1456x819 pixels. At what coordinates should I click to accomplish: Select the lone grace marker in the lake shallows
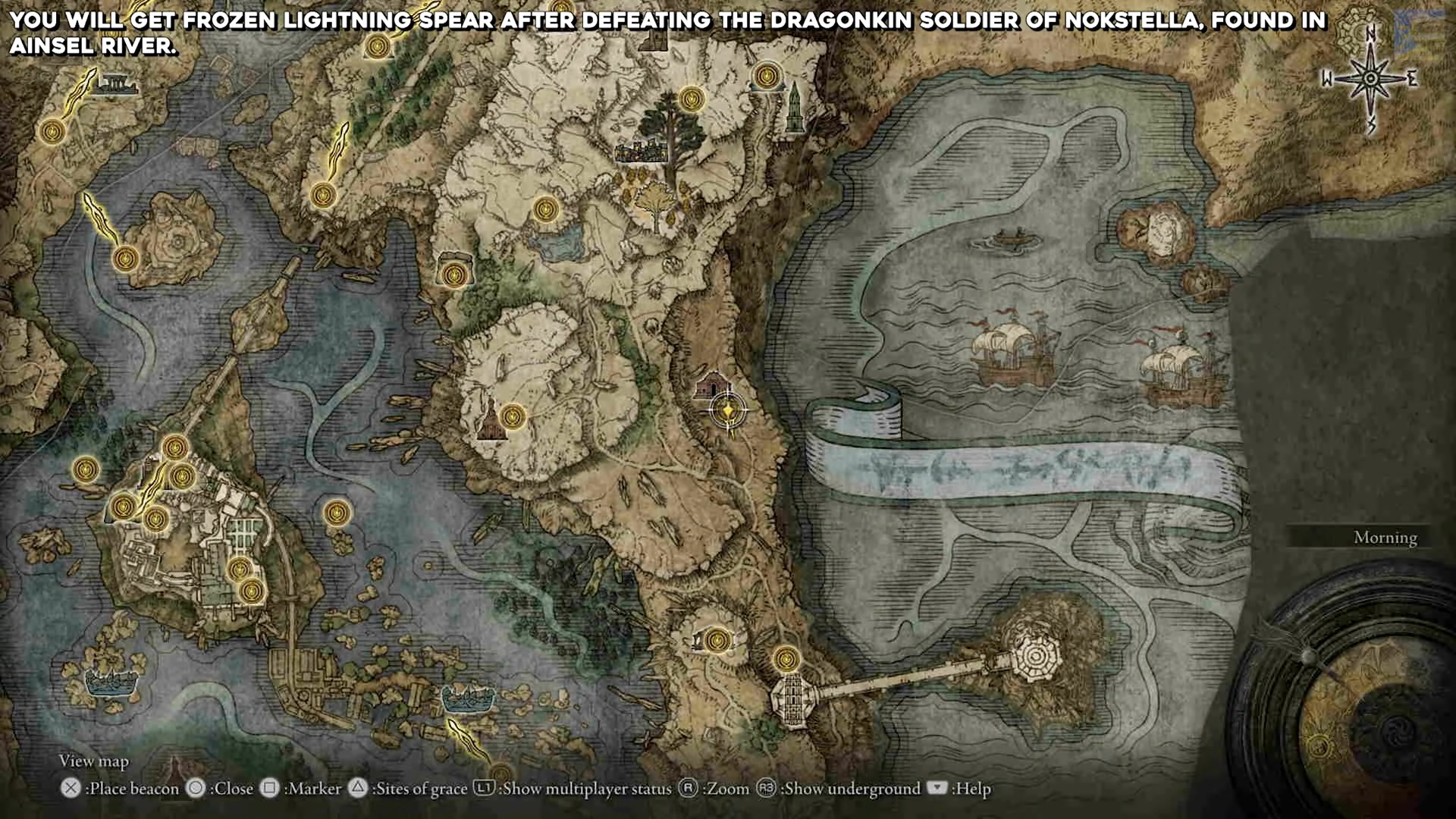click(337, 513)
